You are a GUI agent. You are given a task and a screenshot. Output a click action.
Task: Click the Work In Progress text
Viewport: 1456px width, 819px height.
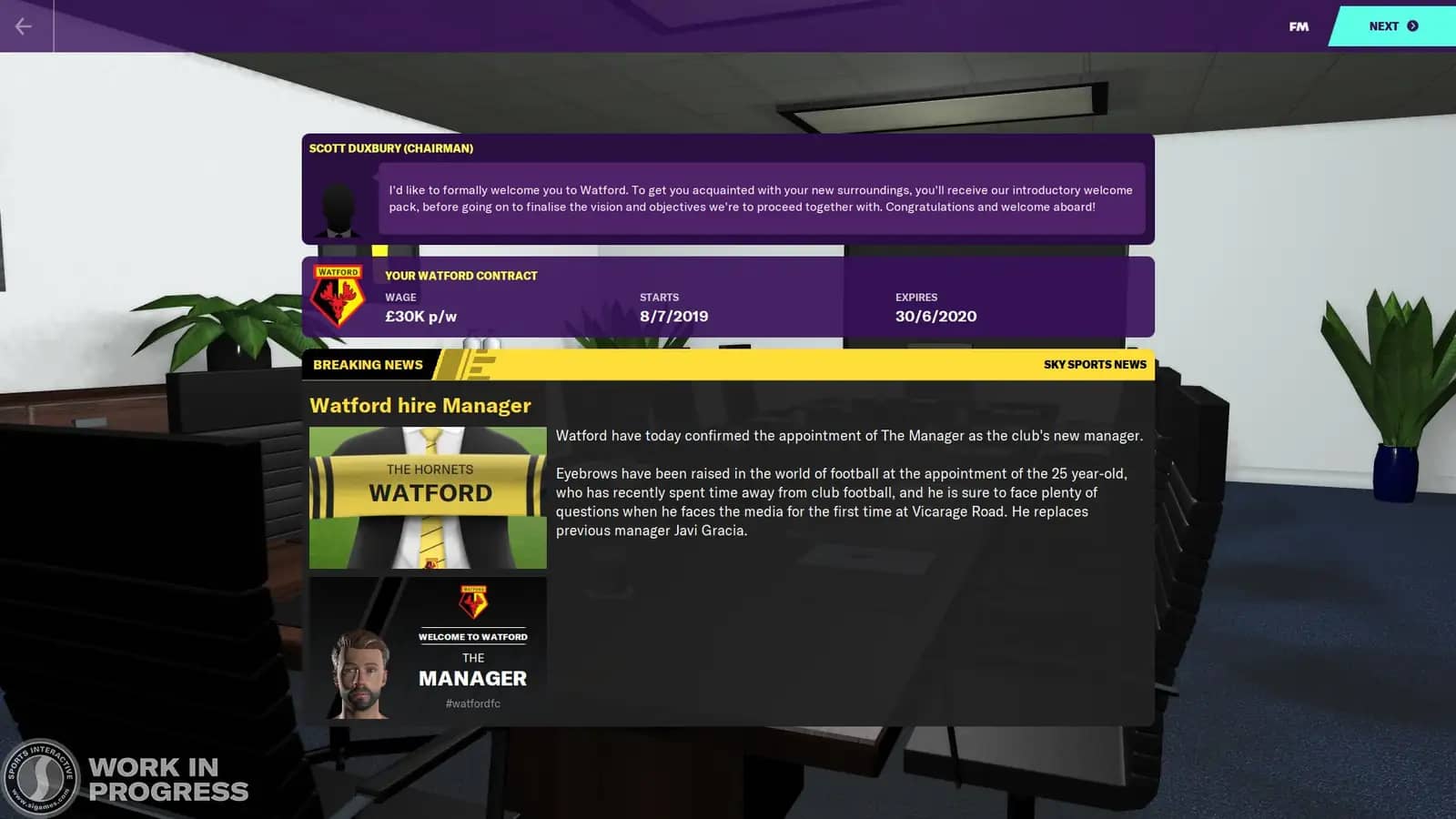(x=166, y=780)
